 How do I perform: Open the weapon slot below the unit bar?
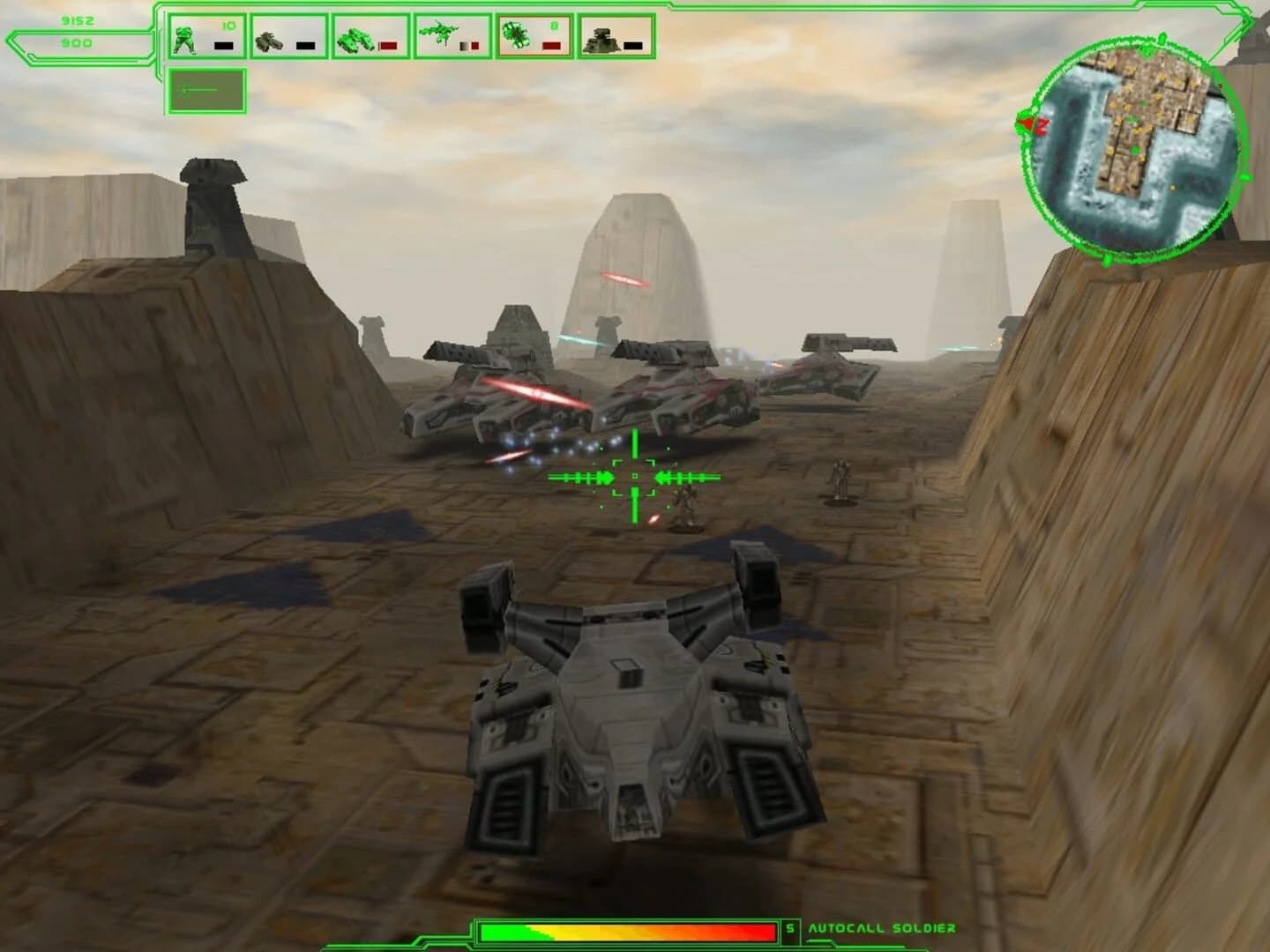[205, 87]
